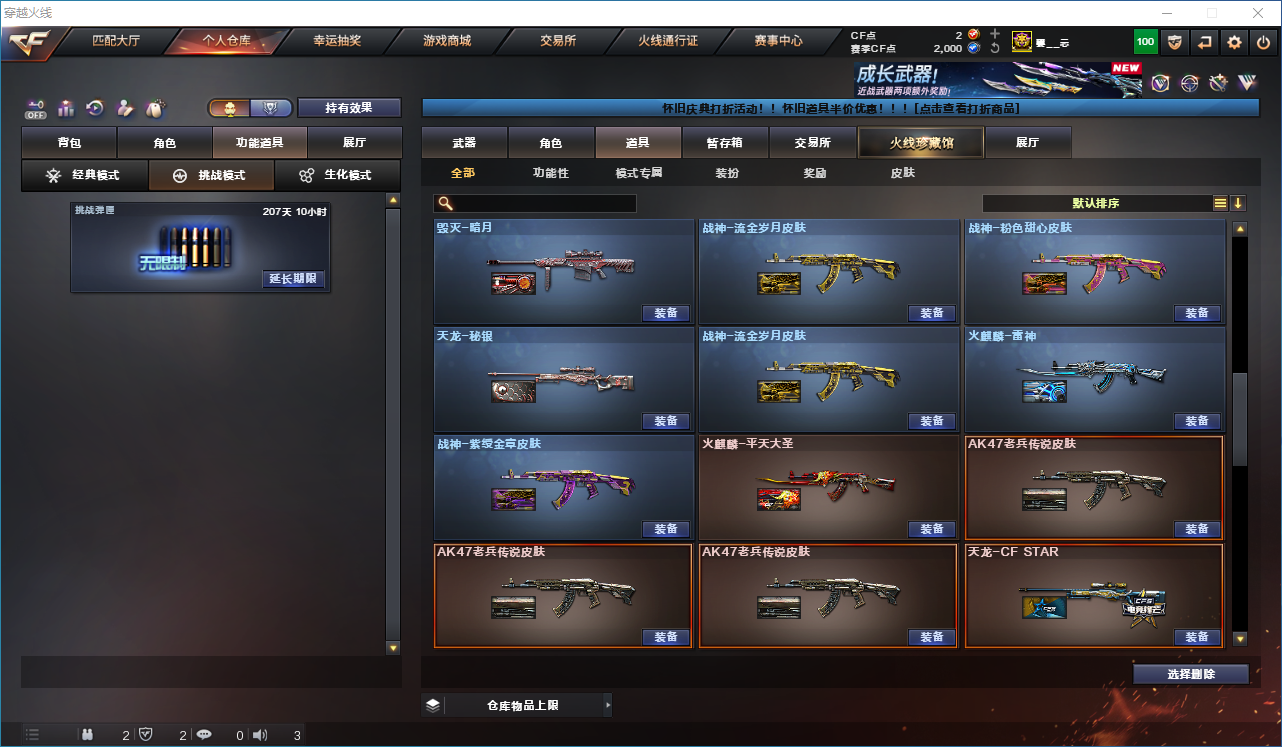Open the gear settings icon

(x=1234, y=42)
